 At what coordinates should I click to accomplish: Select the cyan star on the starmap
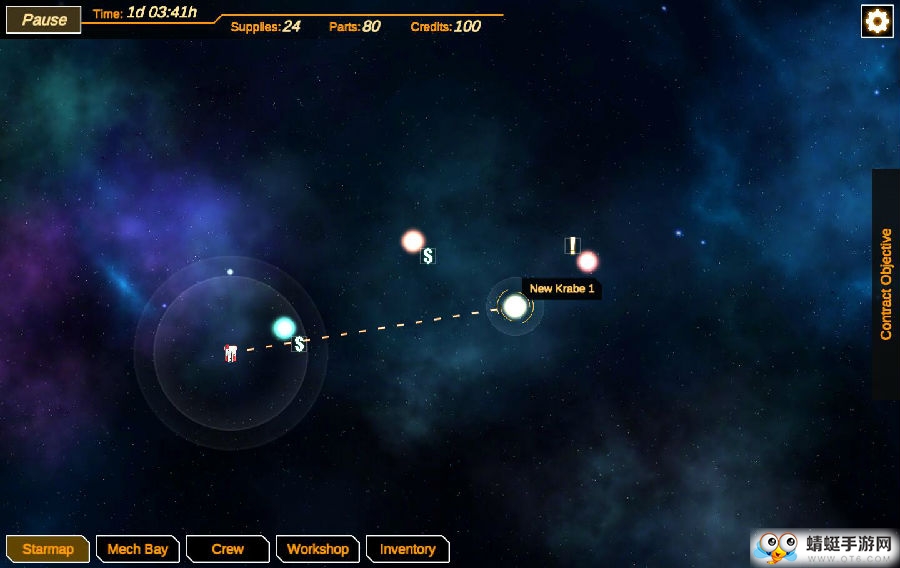coord(284,328)
